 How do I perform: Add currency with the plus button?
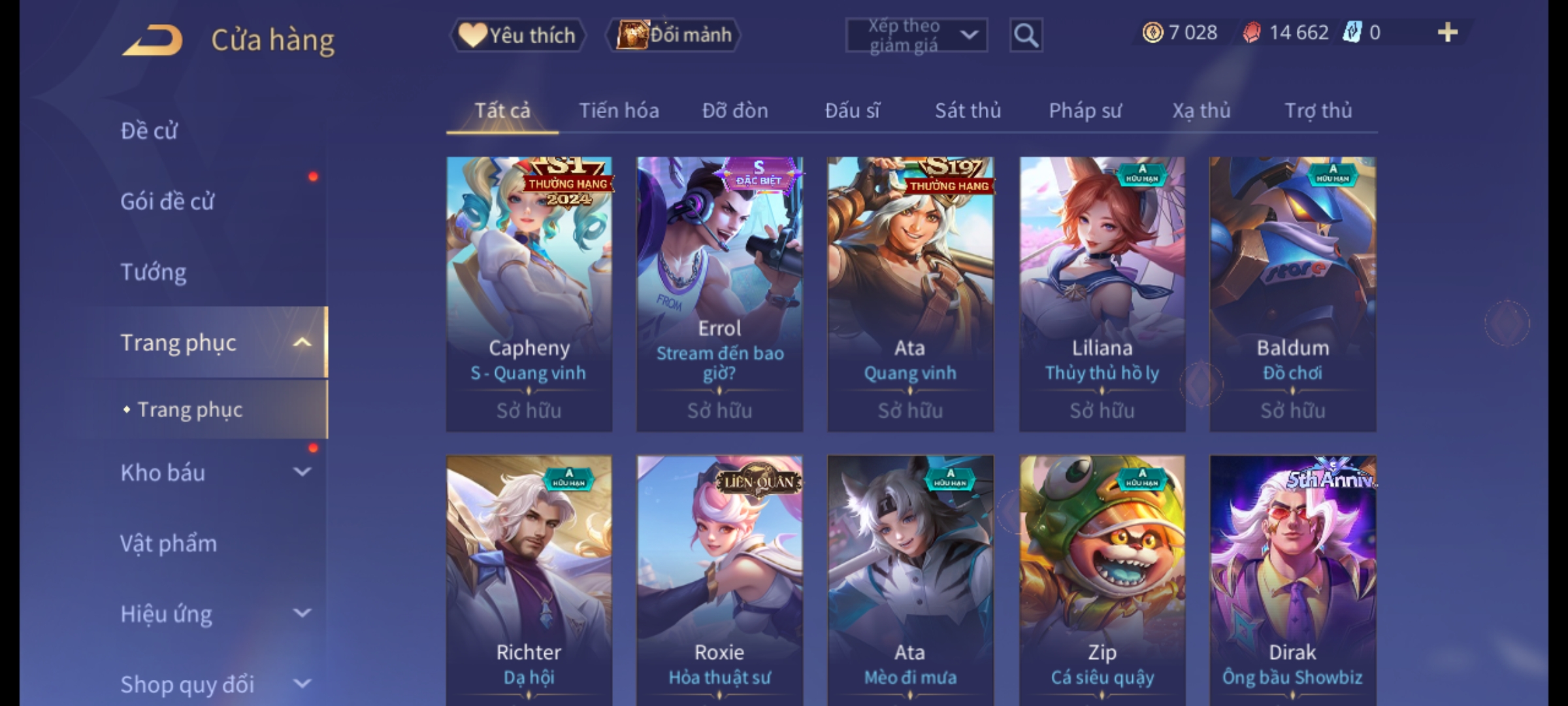[x=1448, y=33]
